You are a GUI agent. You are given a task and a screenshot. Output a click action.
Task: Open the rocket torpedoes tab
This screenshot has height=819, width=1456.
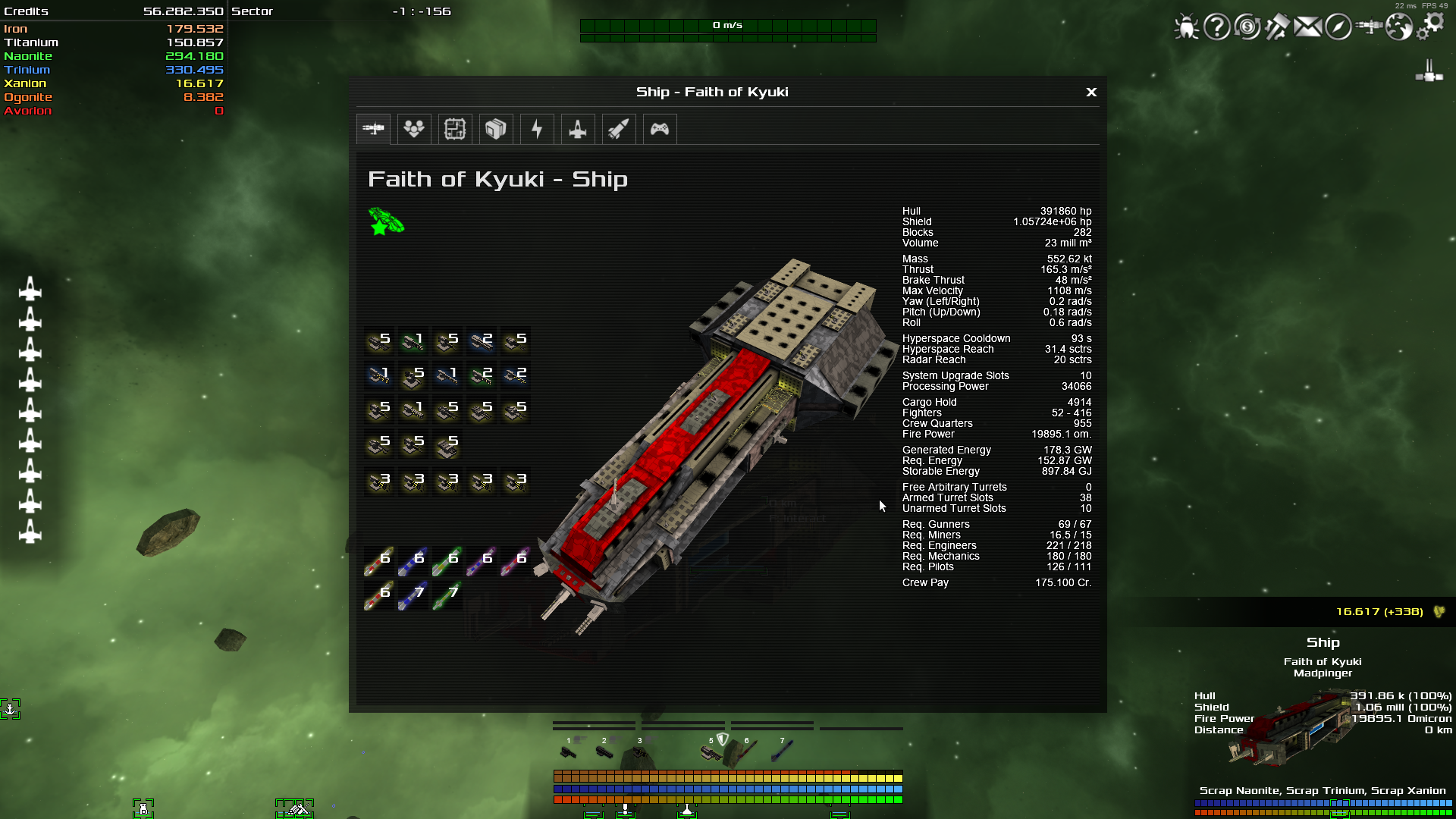(x=619, y=129)
